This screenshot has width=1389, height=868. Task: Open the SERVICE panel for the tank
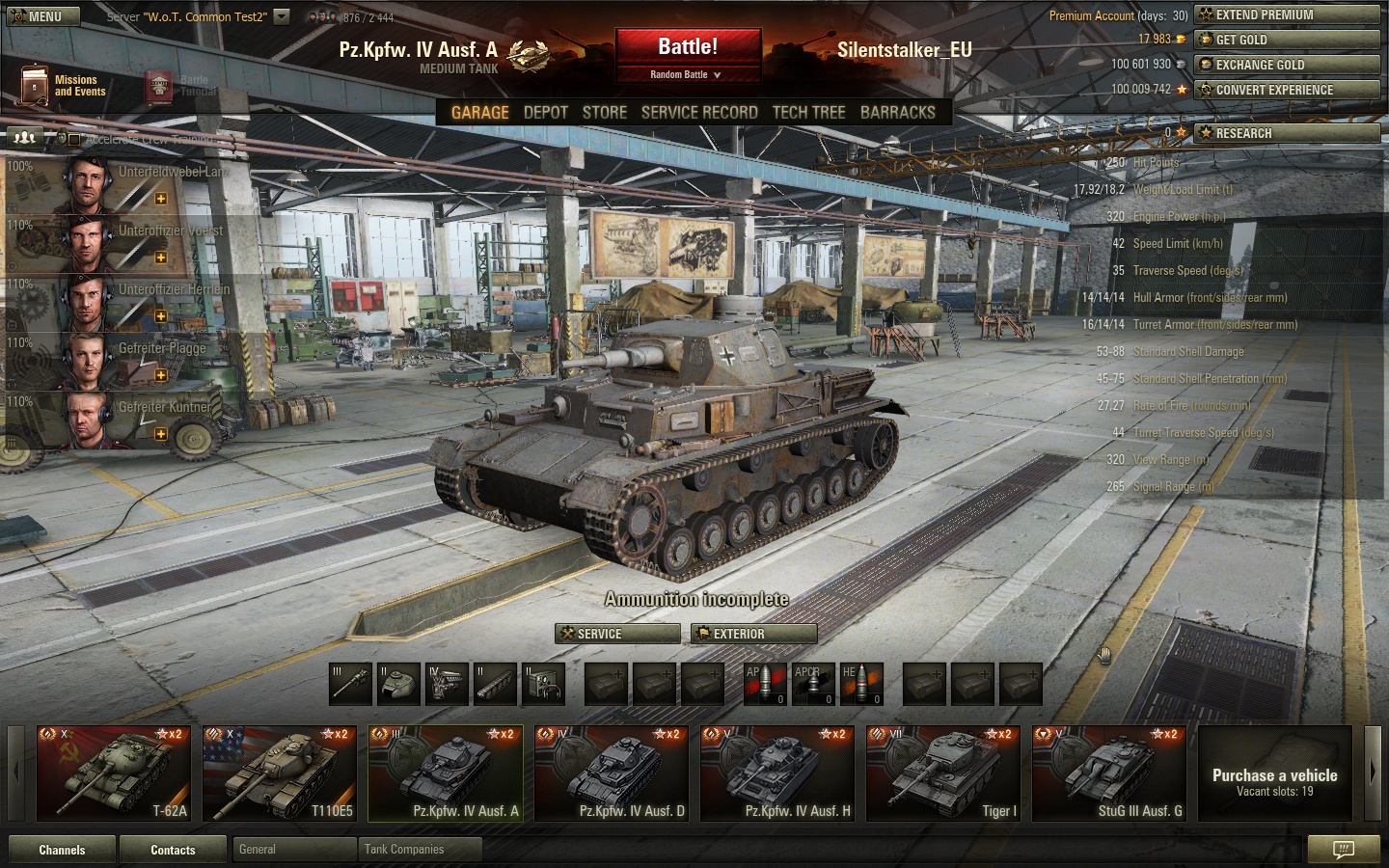[617, 634]
